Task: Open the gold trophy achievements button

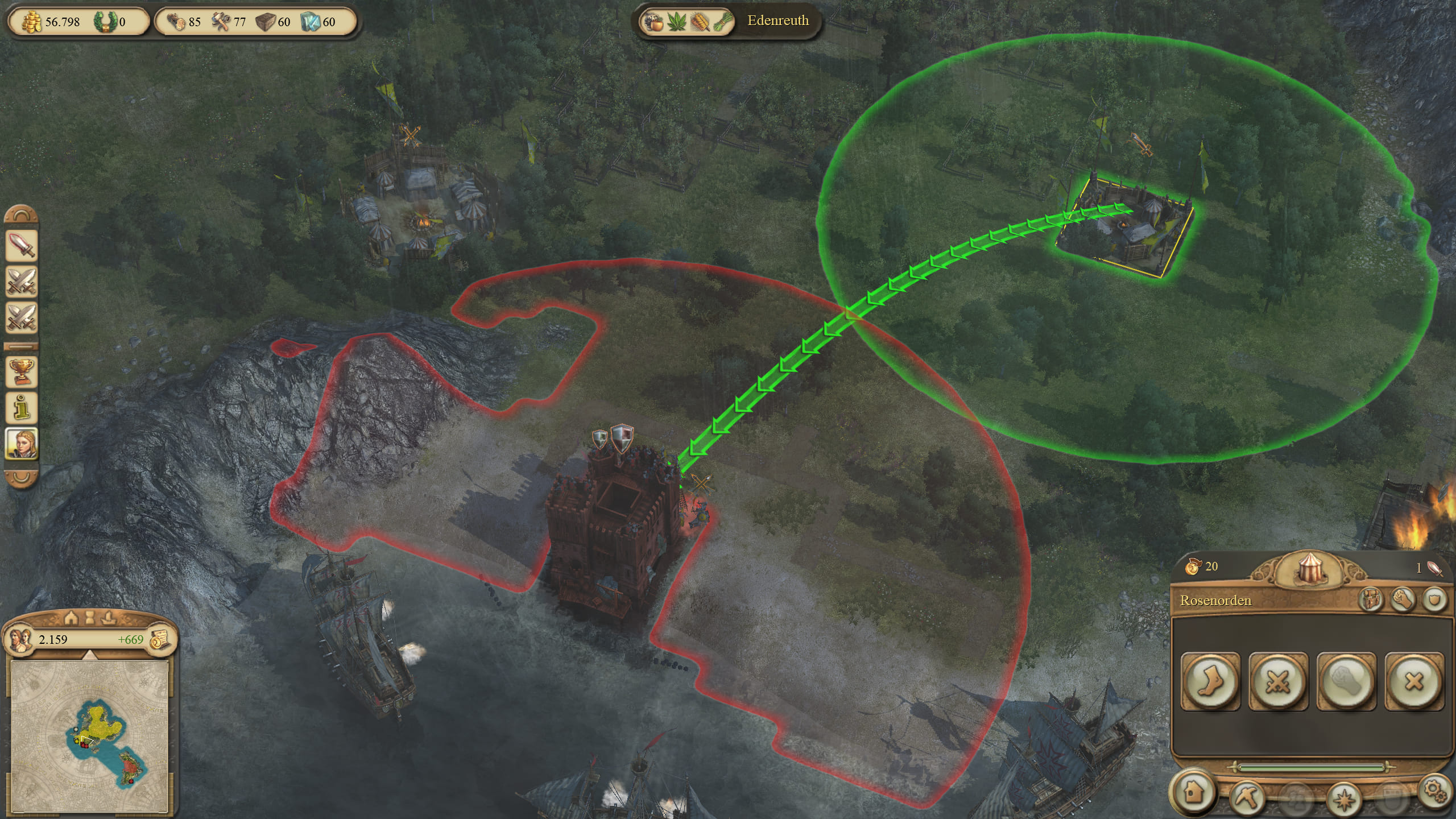Action: pos(22,372)
